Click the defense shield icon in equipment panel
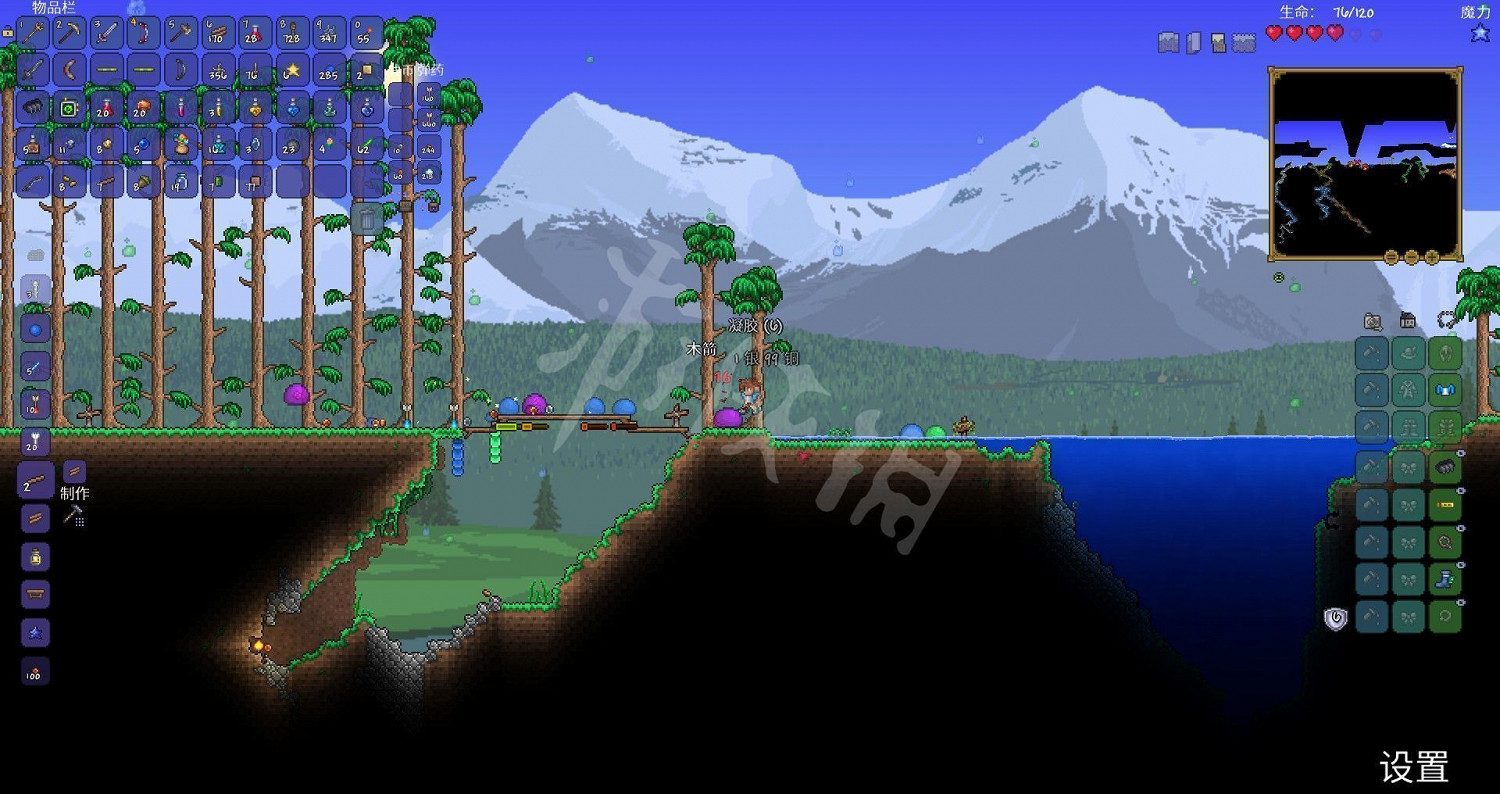This screenshot has height=794, width=1500. (x=1334, y=617)
